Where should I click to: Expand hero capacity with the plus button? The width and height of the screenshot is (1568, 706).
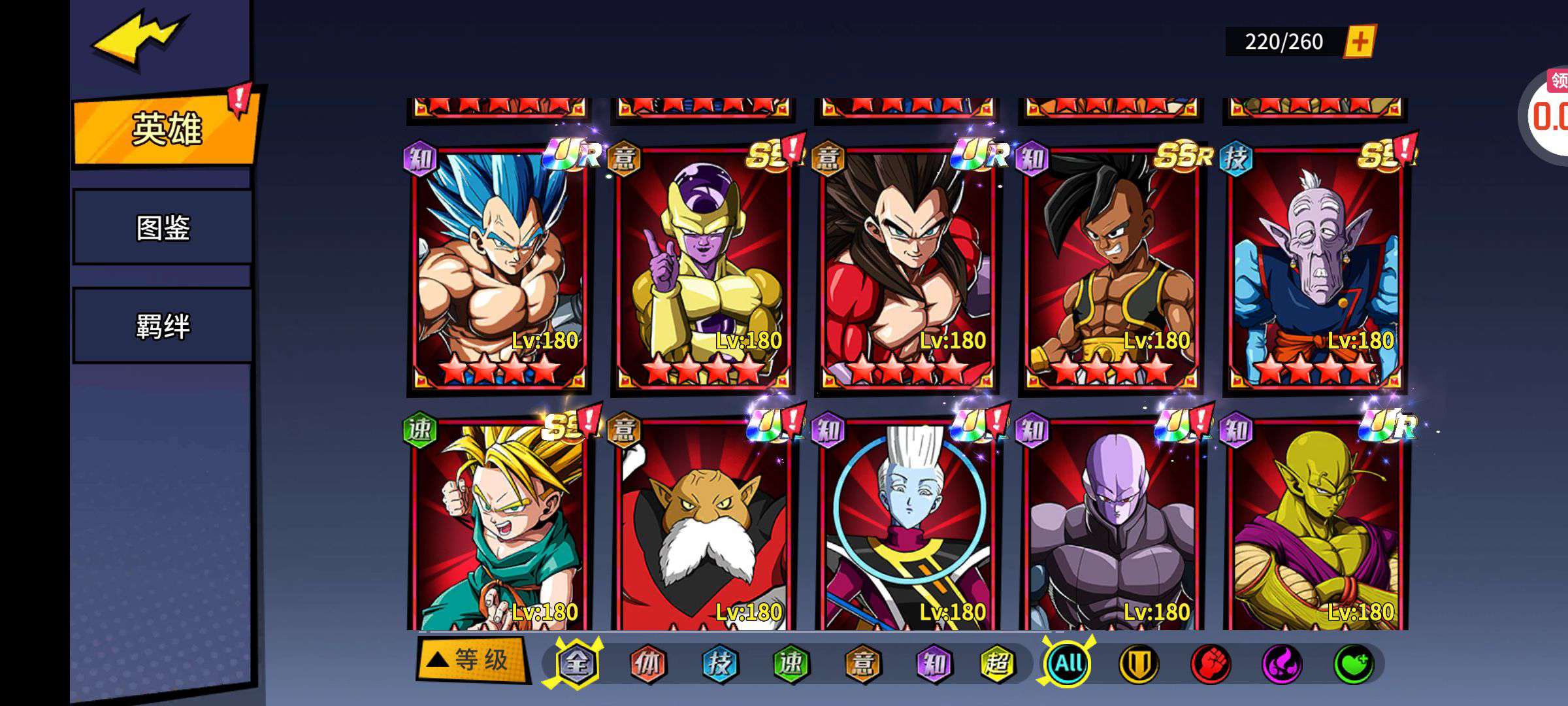(1360, 42)
